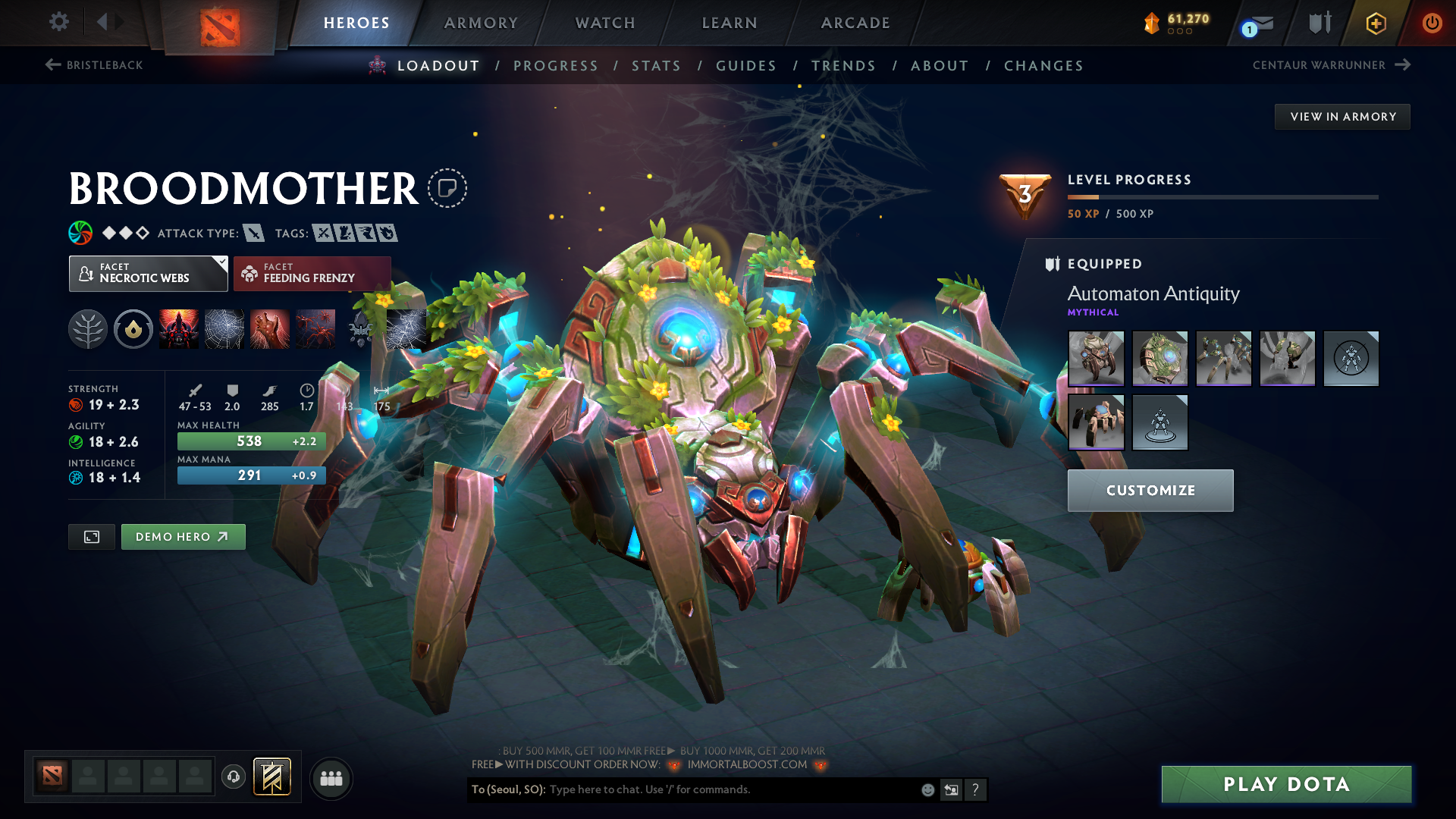This screenshot has height=819, width=1456.
Task: Click the hero facet water droplet icon
Action: pos(133,328)
